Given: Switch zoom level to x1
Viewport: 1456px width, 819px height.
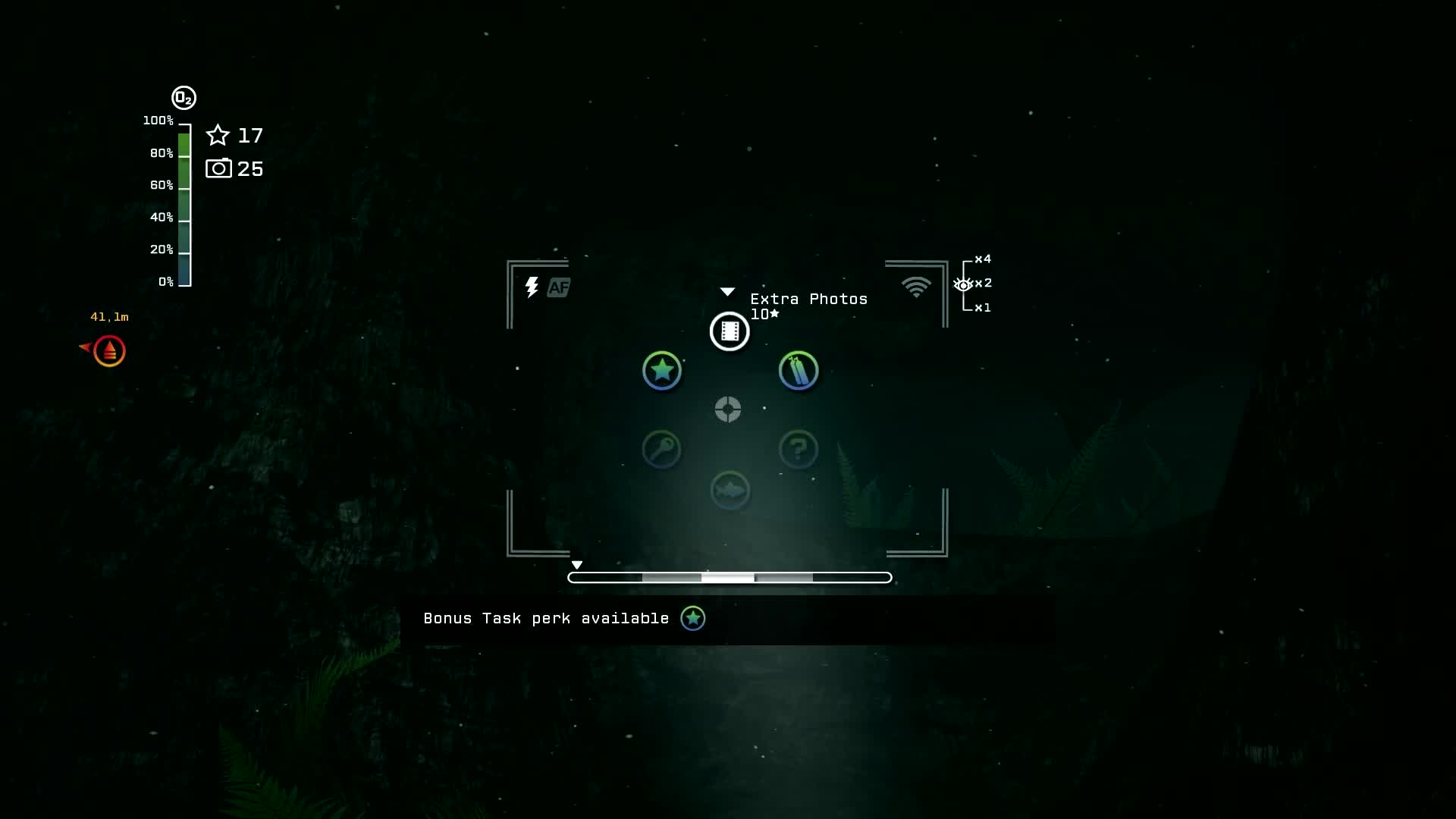Looking at the screenshot, I should tap(983, 308).
